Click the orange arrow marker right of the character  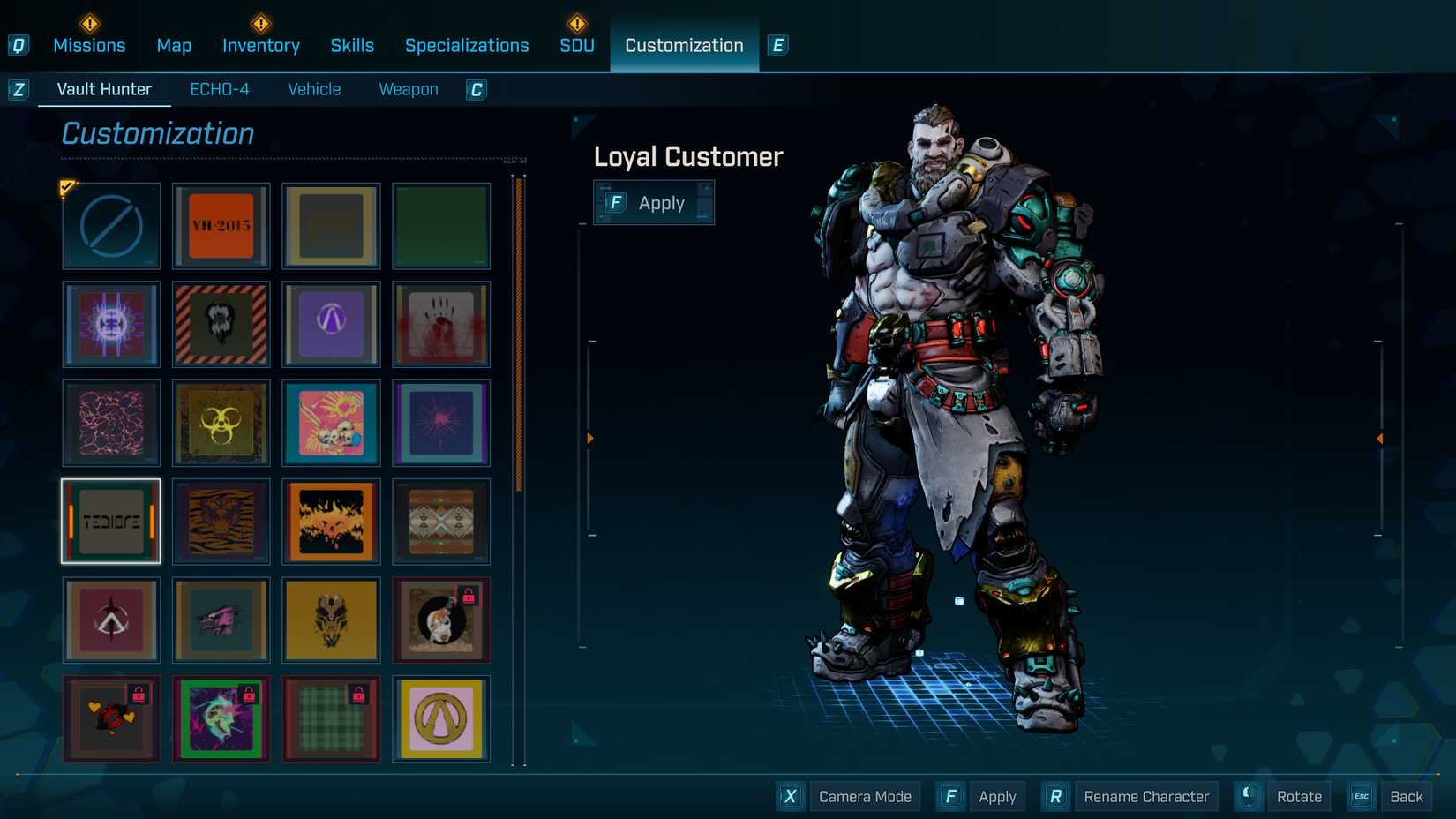click(1379, 436)
